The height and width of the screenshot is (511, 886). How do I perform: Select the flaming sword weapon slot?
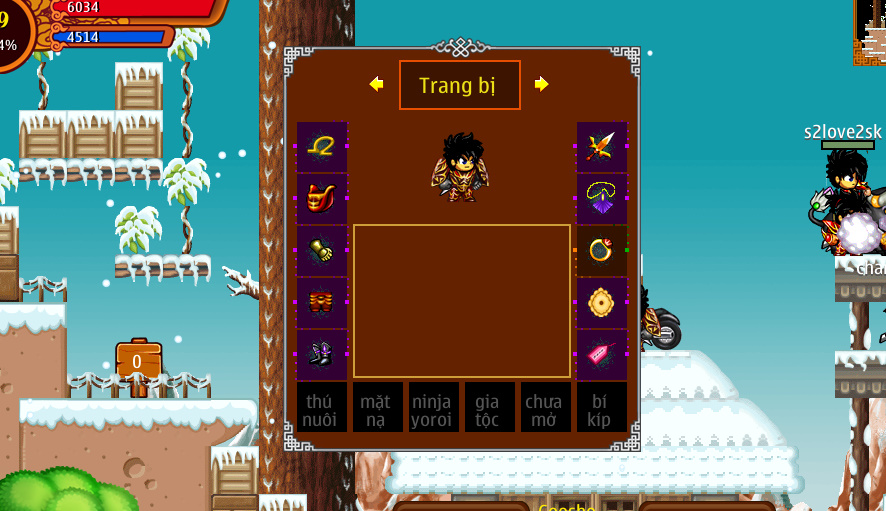[601, 146]
